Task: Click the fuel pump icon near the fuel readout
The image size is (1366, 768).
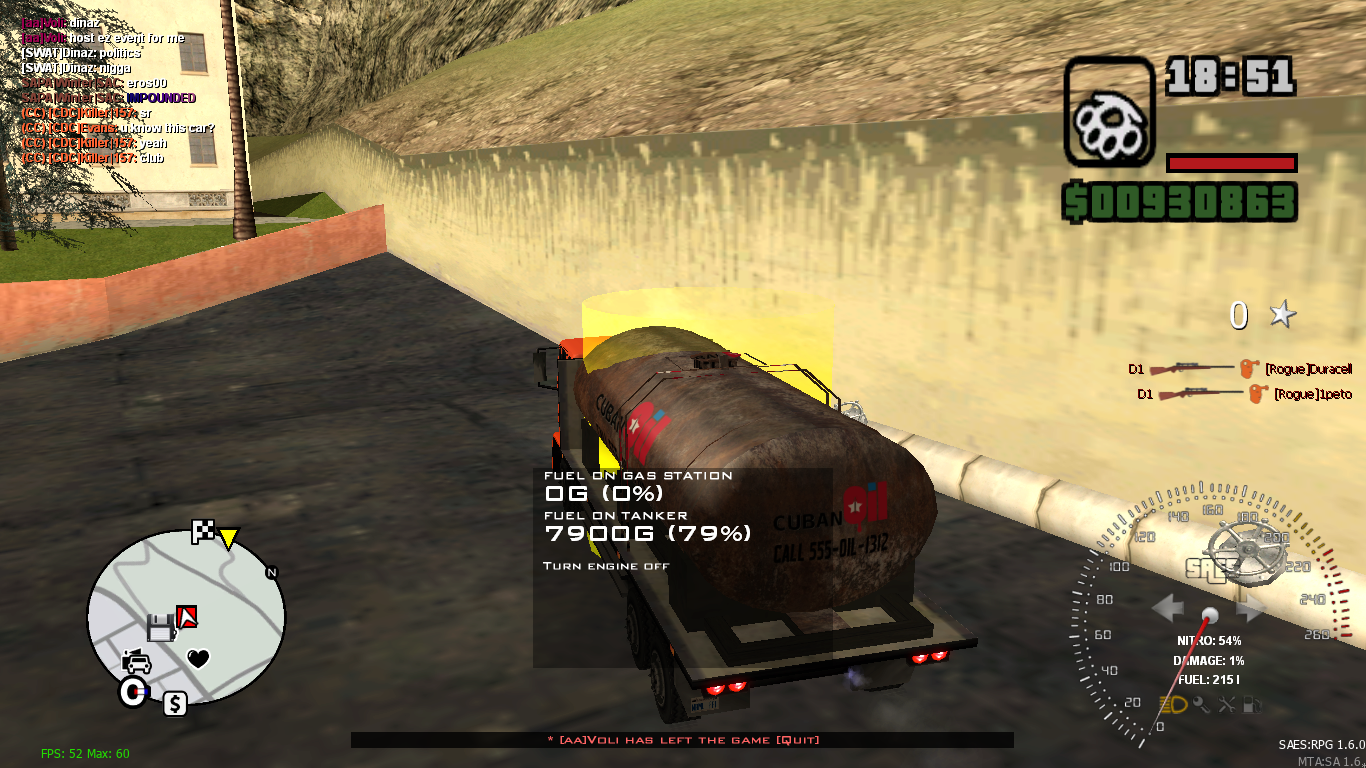Action: 1252,704
